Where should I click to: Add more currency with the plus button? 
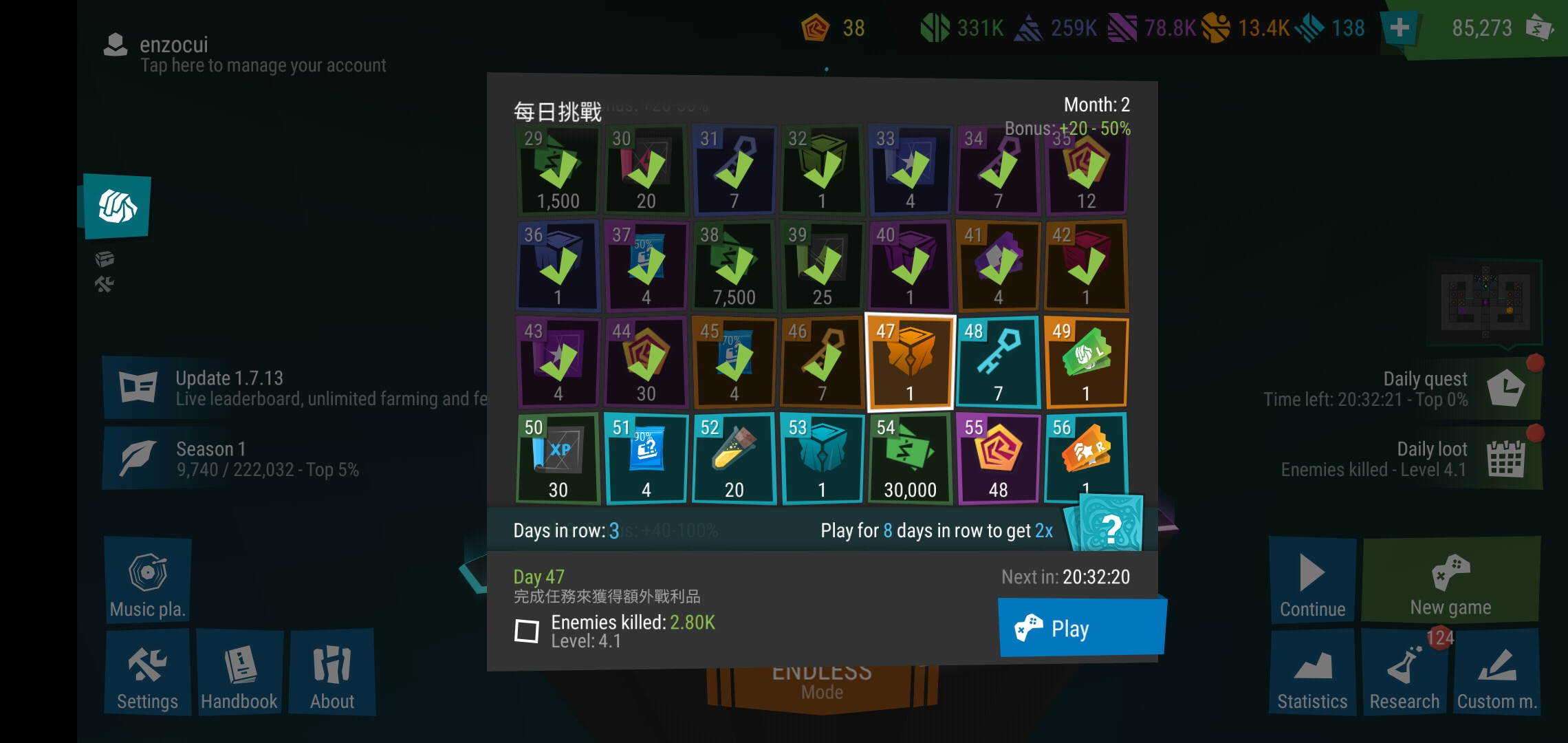point(1399,28)
